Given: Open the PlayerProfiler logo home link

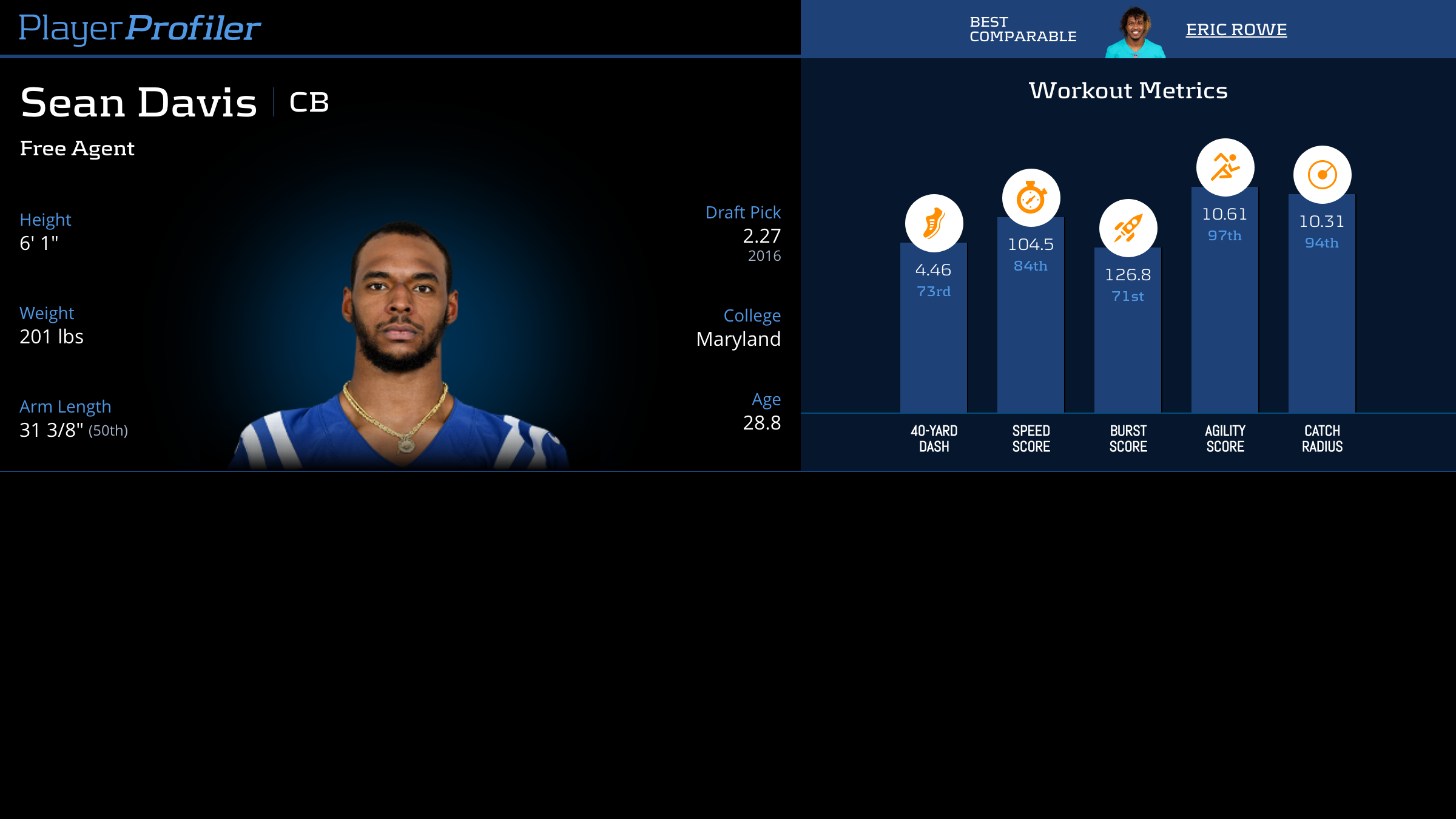Looking at the screenshot, I should [x=140, y=28].
